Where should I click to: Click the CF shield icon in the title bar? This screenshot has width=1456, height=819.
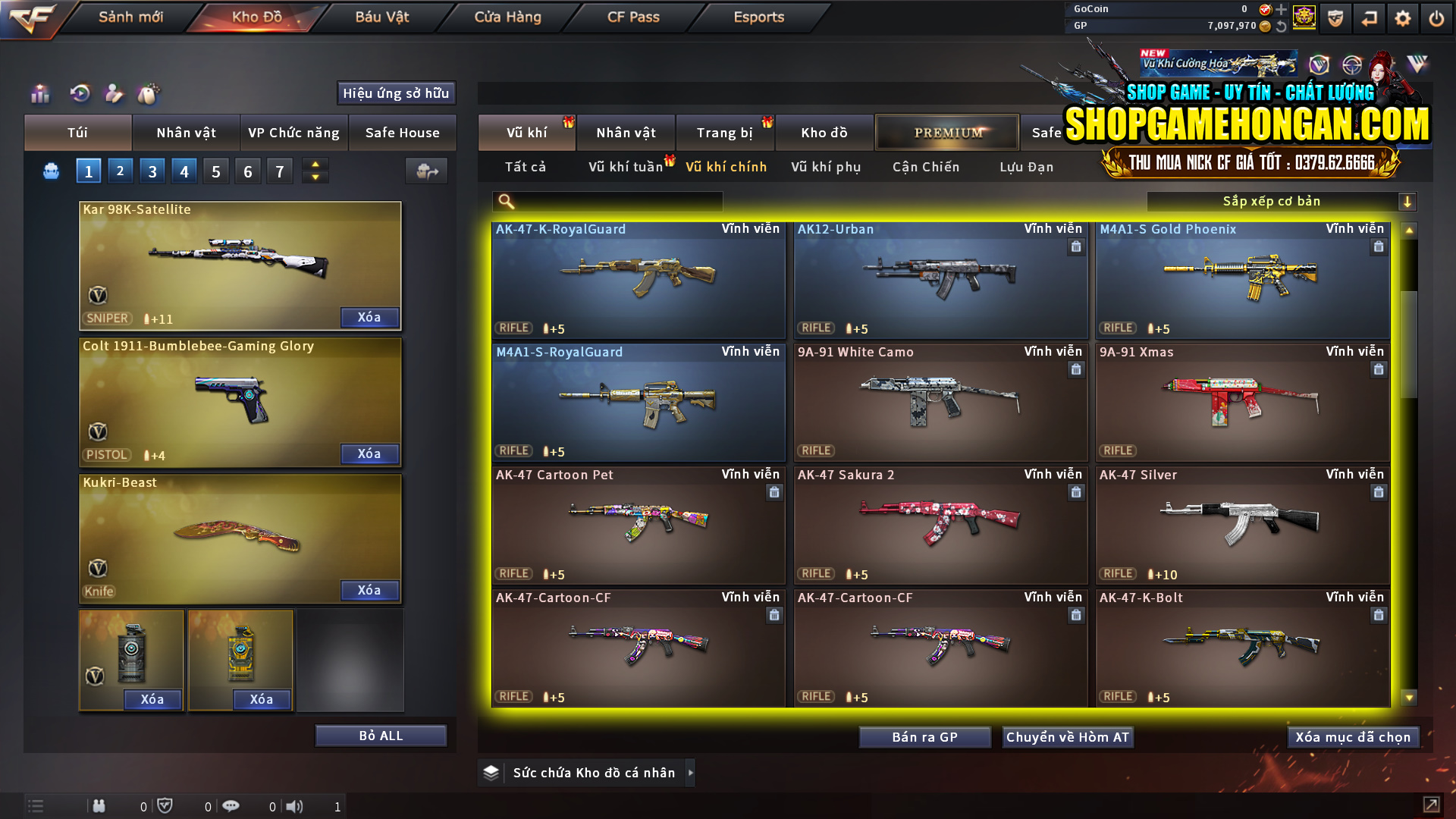coord(1335,19)
